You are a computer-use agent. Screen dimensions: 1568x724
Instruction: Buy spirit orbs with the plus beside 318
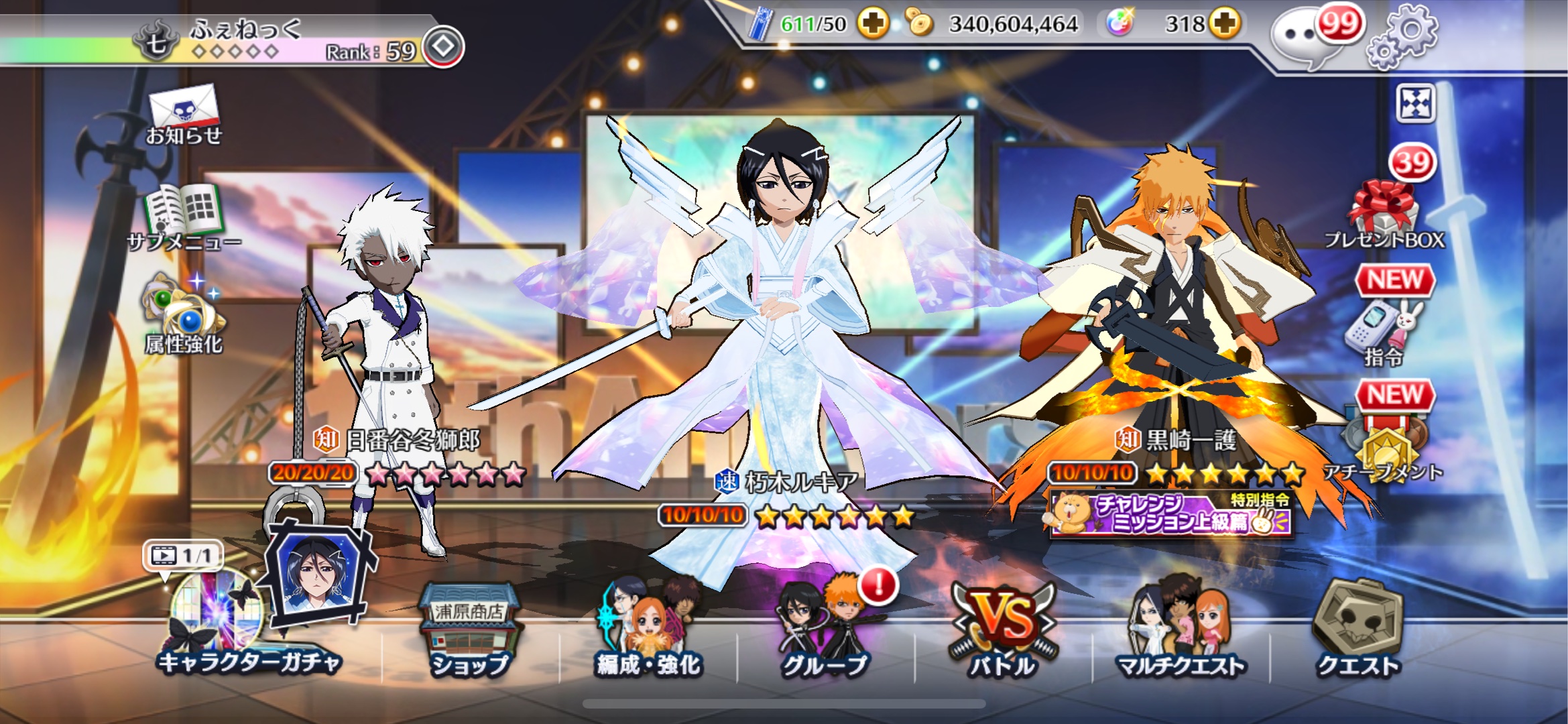tap(1224, 24)
